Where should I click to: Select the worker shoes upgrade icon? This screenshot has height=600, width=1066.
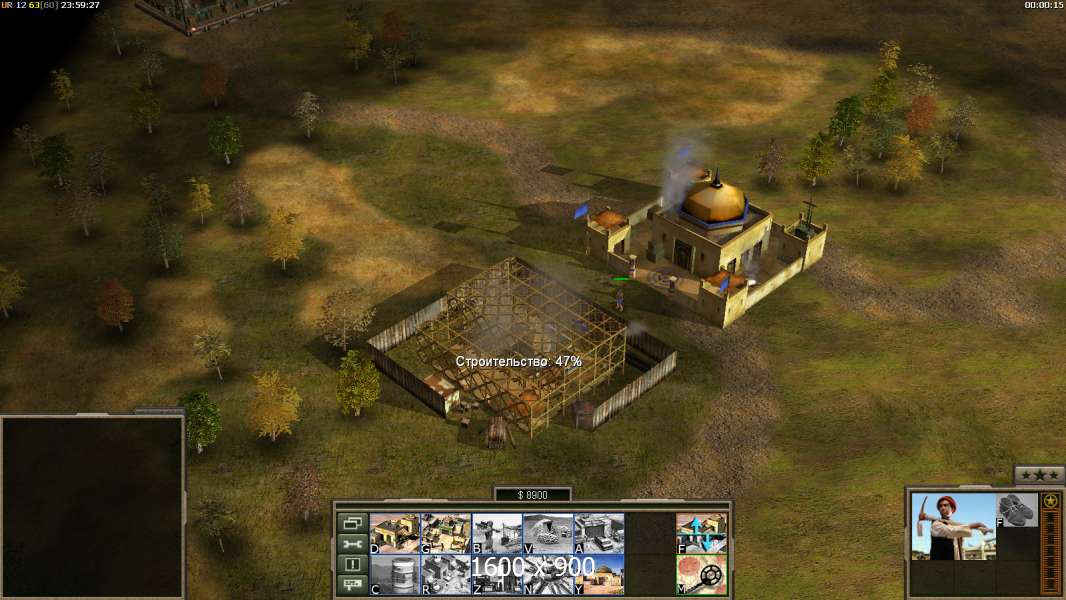1017,510
